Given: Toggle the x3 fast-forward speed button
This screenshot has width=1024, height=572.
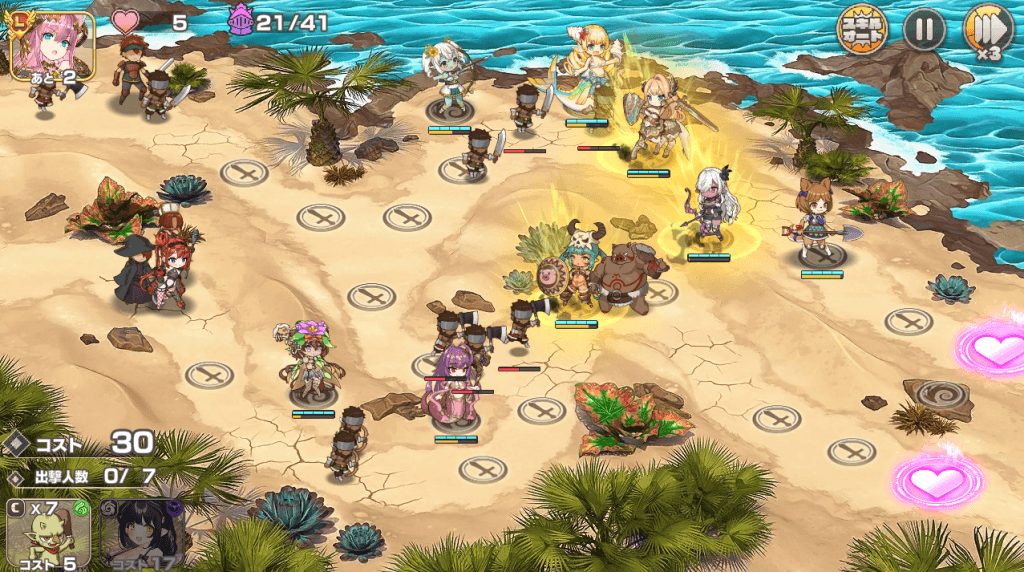Looking at the screenshot, I should click(987, 30).
